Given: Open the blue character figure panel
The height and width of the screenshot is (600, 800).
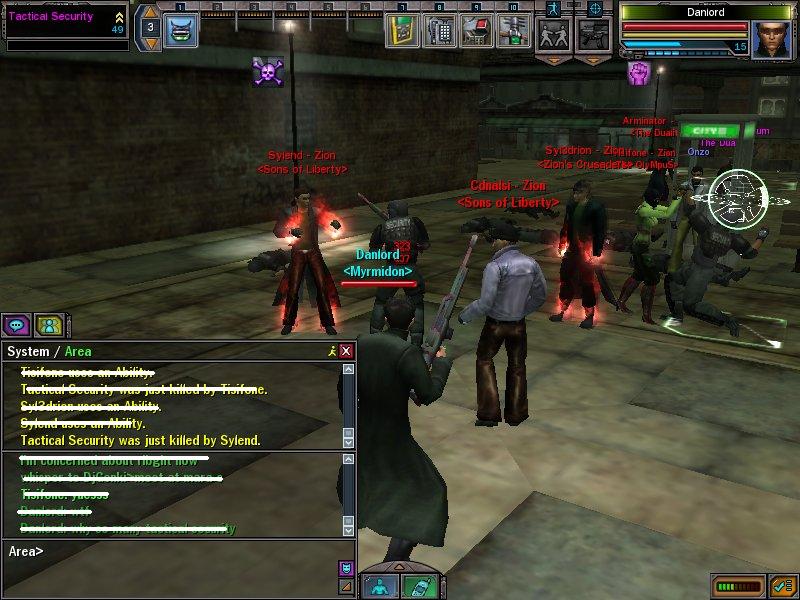Looking at the screenshot, I should click(x=380, y=586).
